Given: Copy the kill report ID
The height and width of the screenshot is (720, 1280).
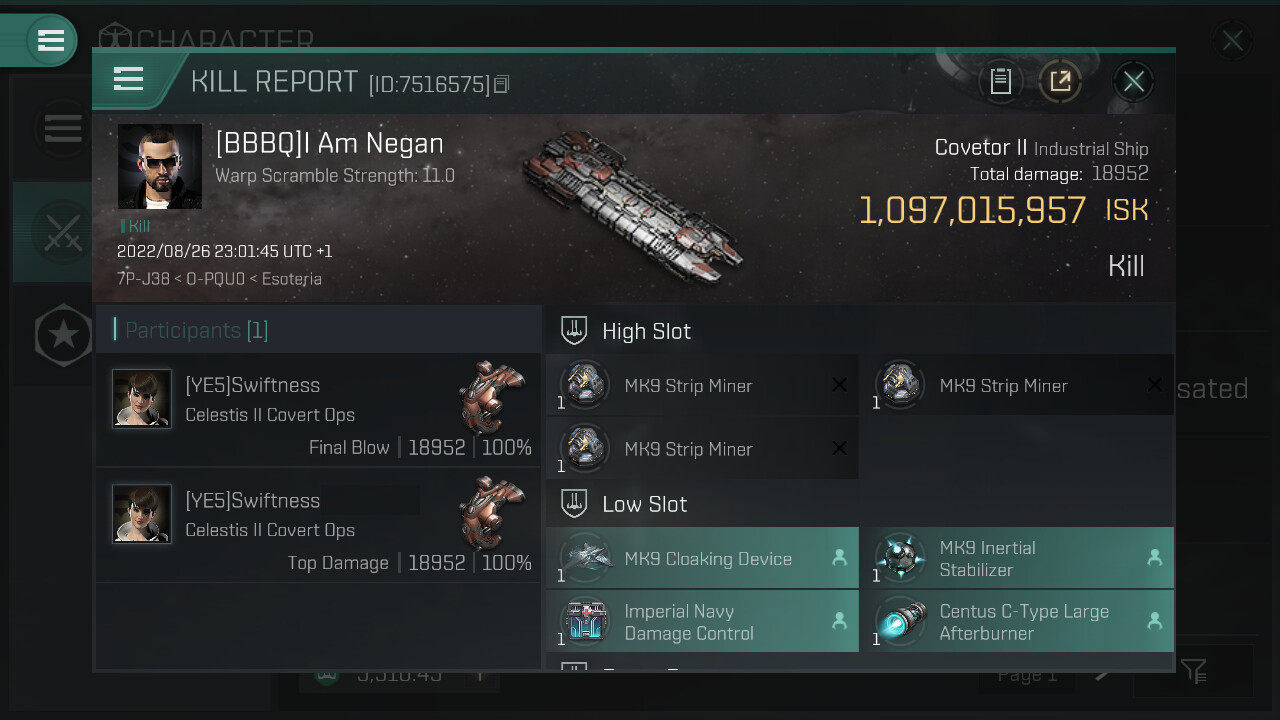Looking at the screenshot, I should (x=502, y=85).
